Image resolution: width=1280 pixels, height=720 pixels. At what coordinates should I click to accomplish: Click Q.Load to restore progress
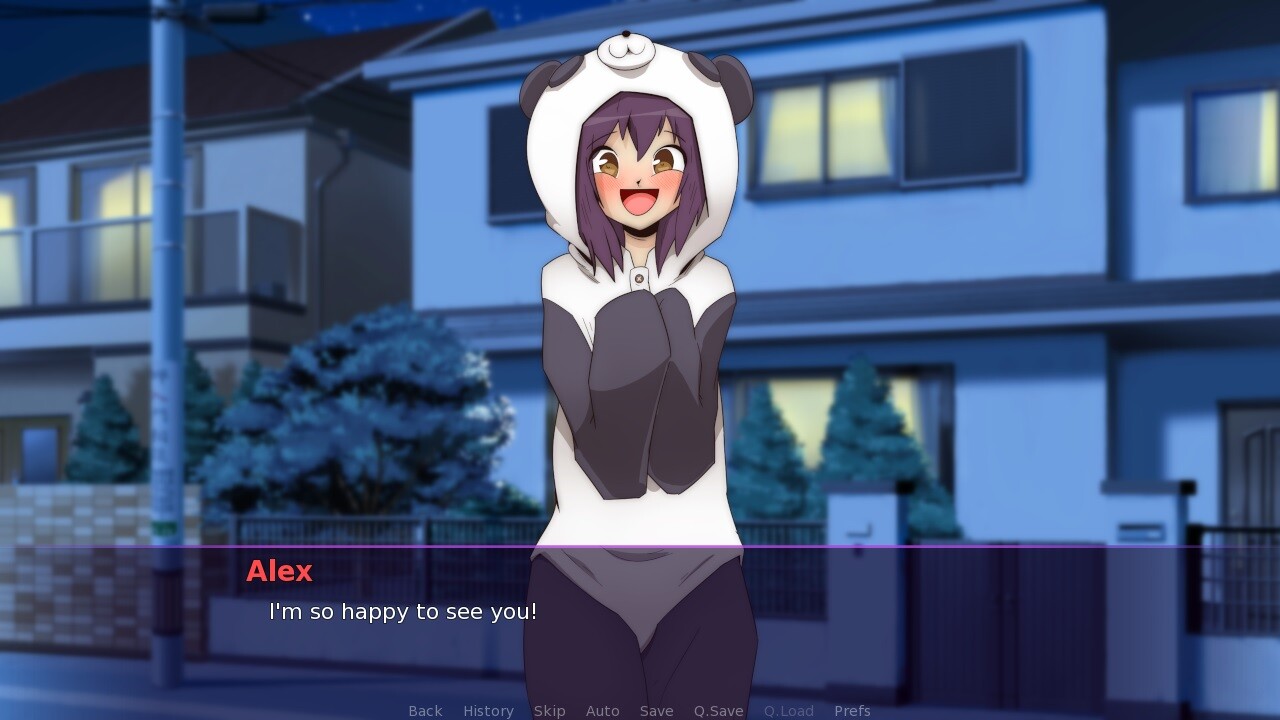click(x=787, y=710)
